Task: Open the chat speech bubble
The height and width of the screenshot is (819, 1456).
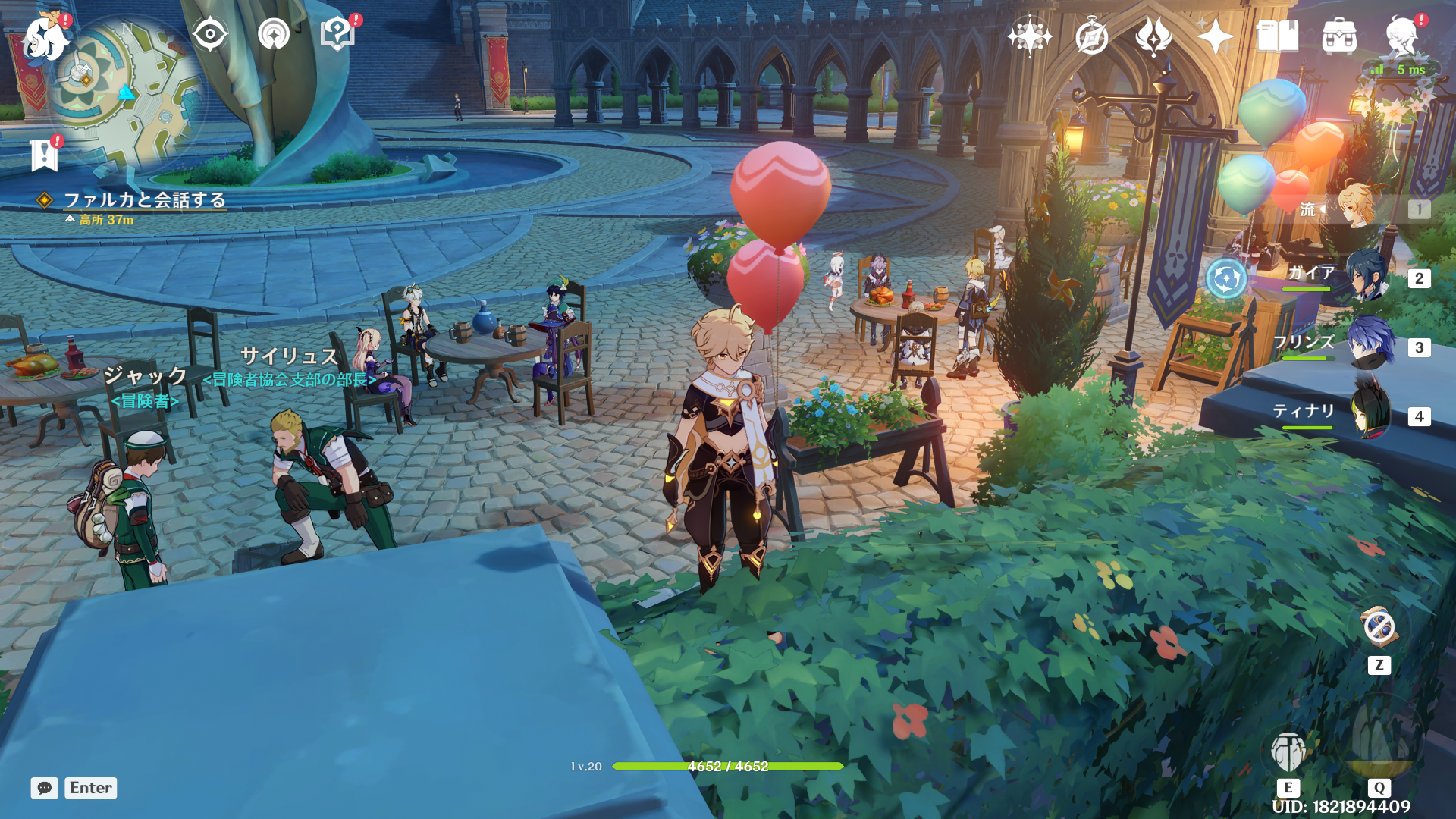Action: [45, 788]
